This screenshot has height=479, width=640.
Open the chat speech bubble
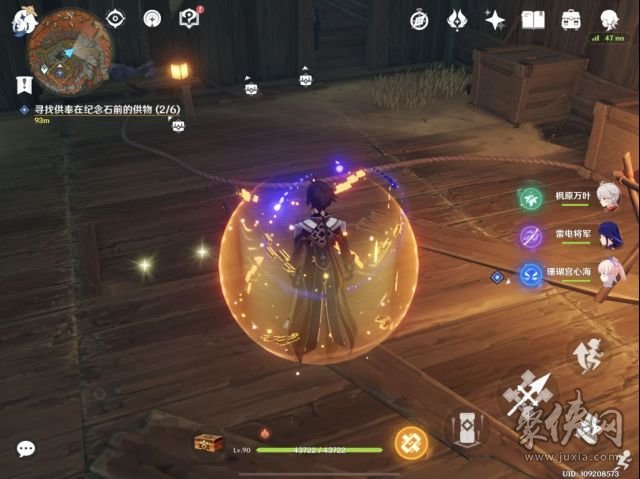click(x=26, y=450)
